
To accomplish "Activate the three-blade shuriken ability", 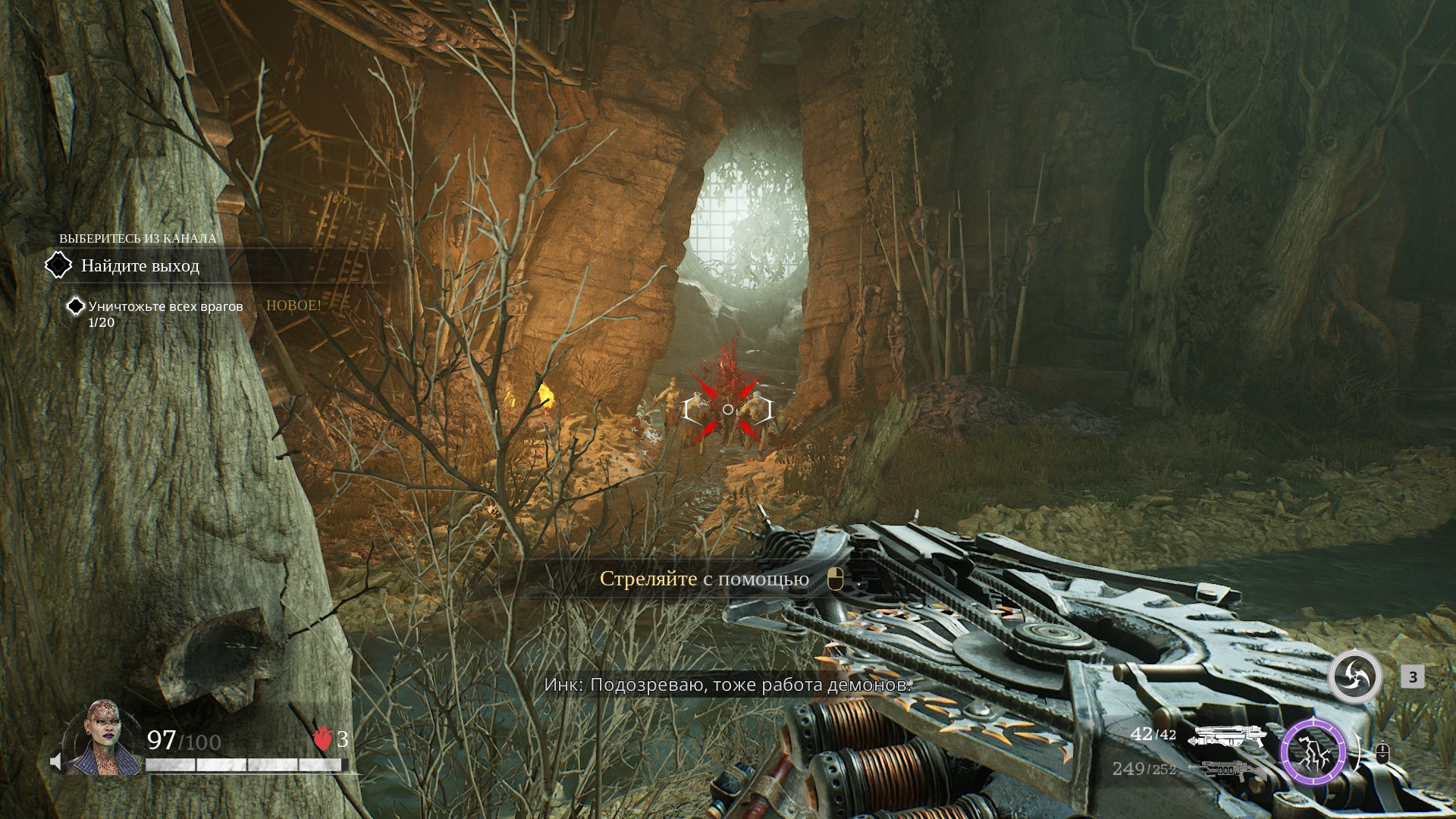I will click(1355, 676).
